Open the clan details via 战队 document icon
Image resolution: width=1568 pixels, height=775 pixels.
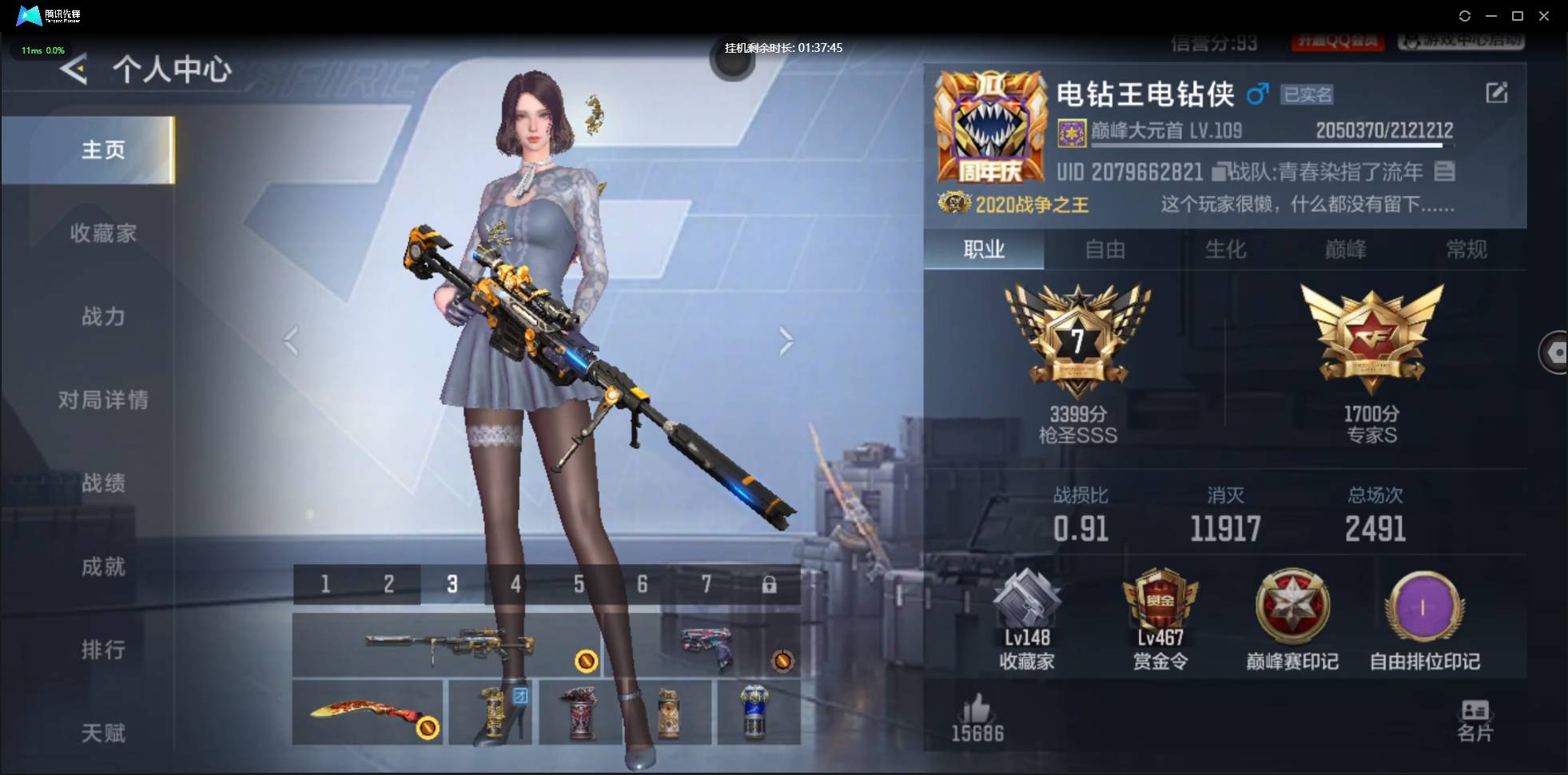[x=1445, y=172]
